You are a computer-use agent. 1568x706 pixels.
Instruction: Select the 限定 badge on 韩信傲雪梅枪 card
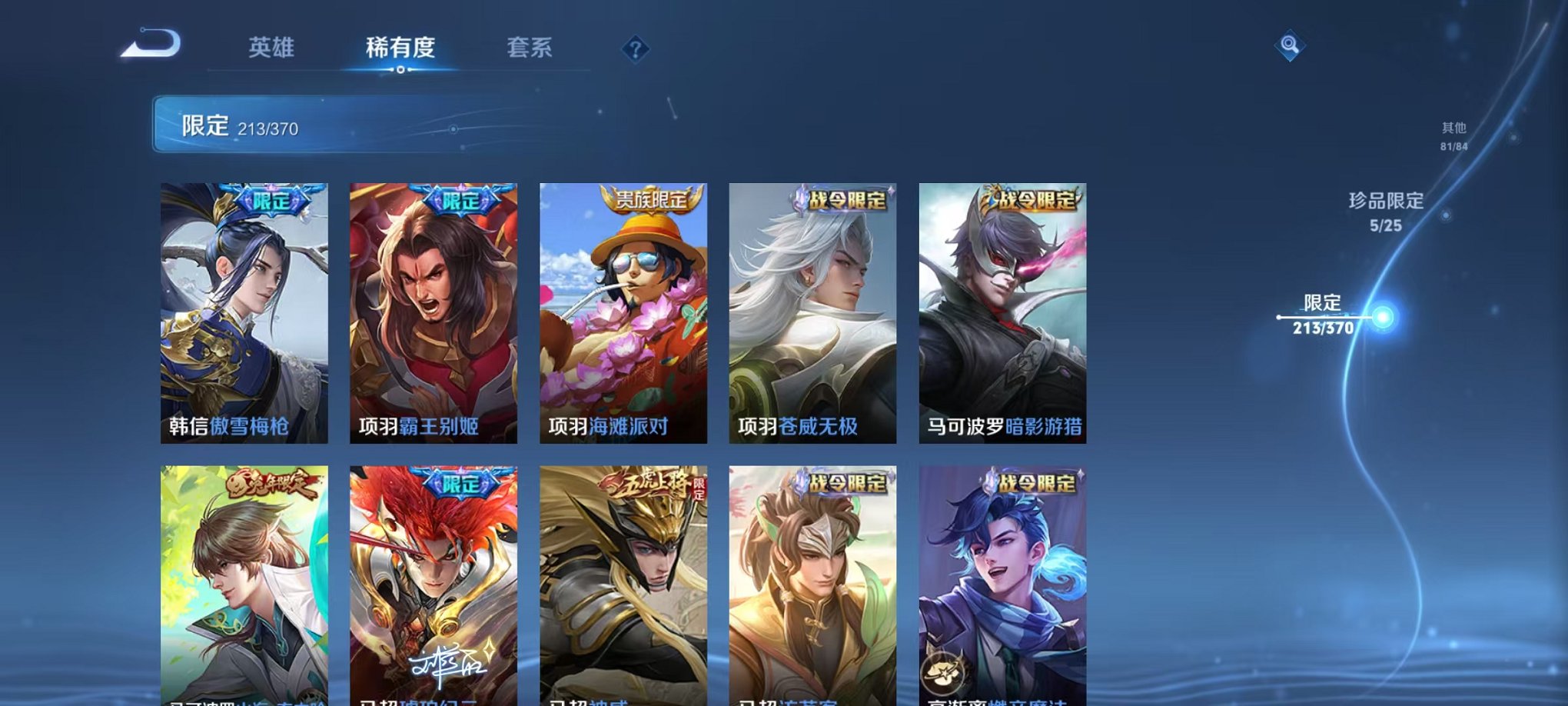274,198
